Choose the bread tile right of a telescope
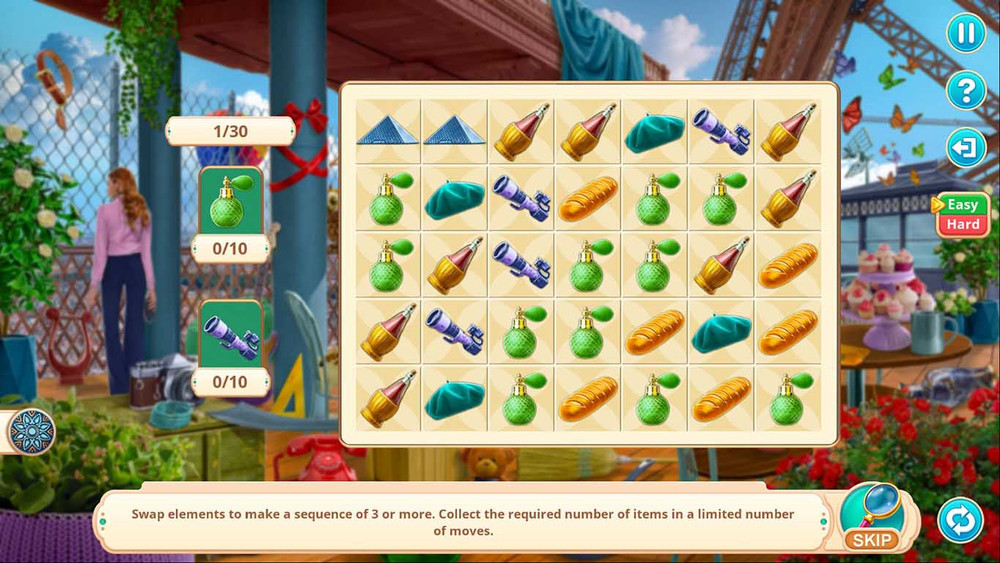Image resolution: width=1000 pixels, height=563 pixels. pyautogui.click(x=588, y=199)
